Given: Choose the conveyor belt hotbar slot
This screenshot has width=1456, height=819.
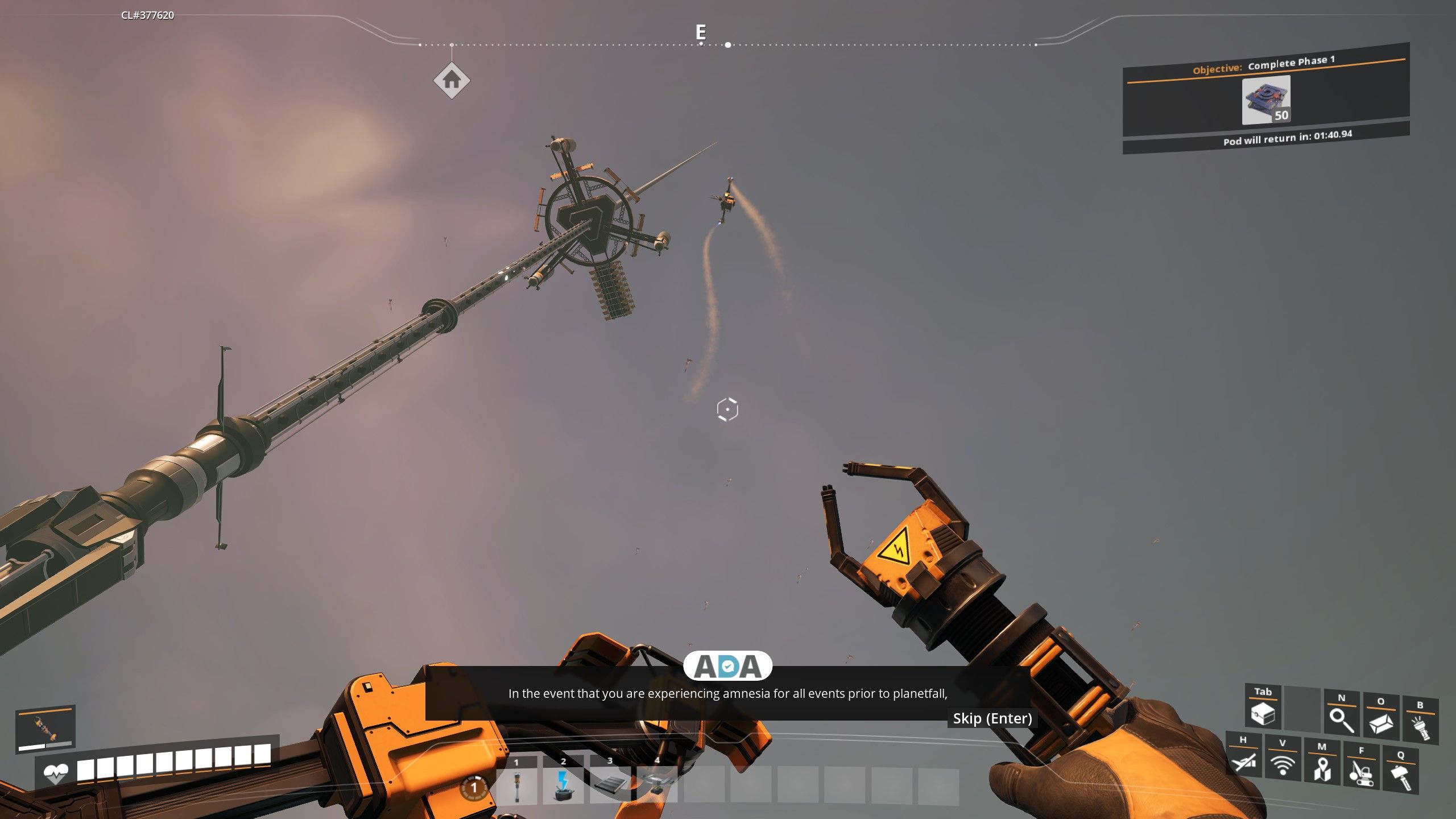Looking at the screenshot, I should point(610,786).
